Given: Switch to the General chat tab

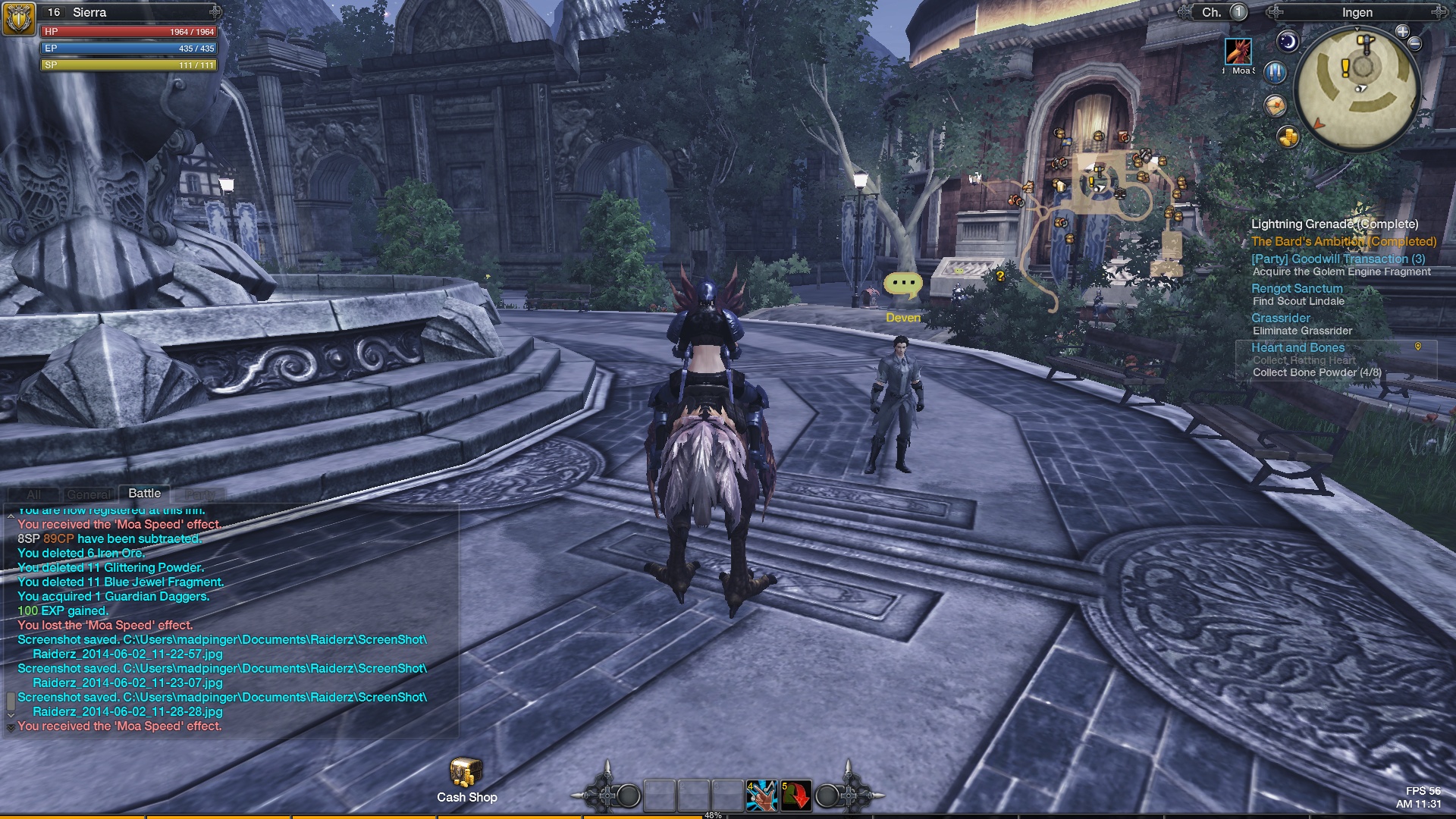Looking at the screenshot, I should (x=89, y=494).
